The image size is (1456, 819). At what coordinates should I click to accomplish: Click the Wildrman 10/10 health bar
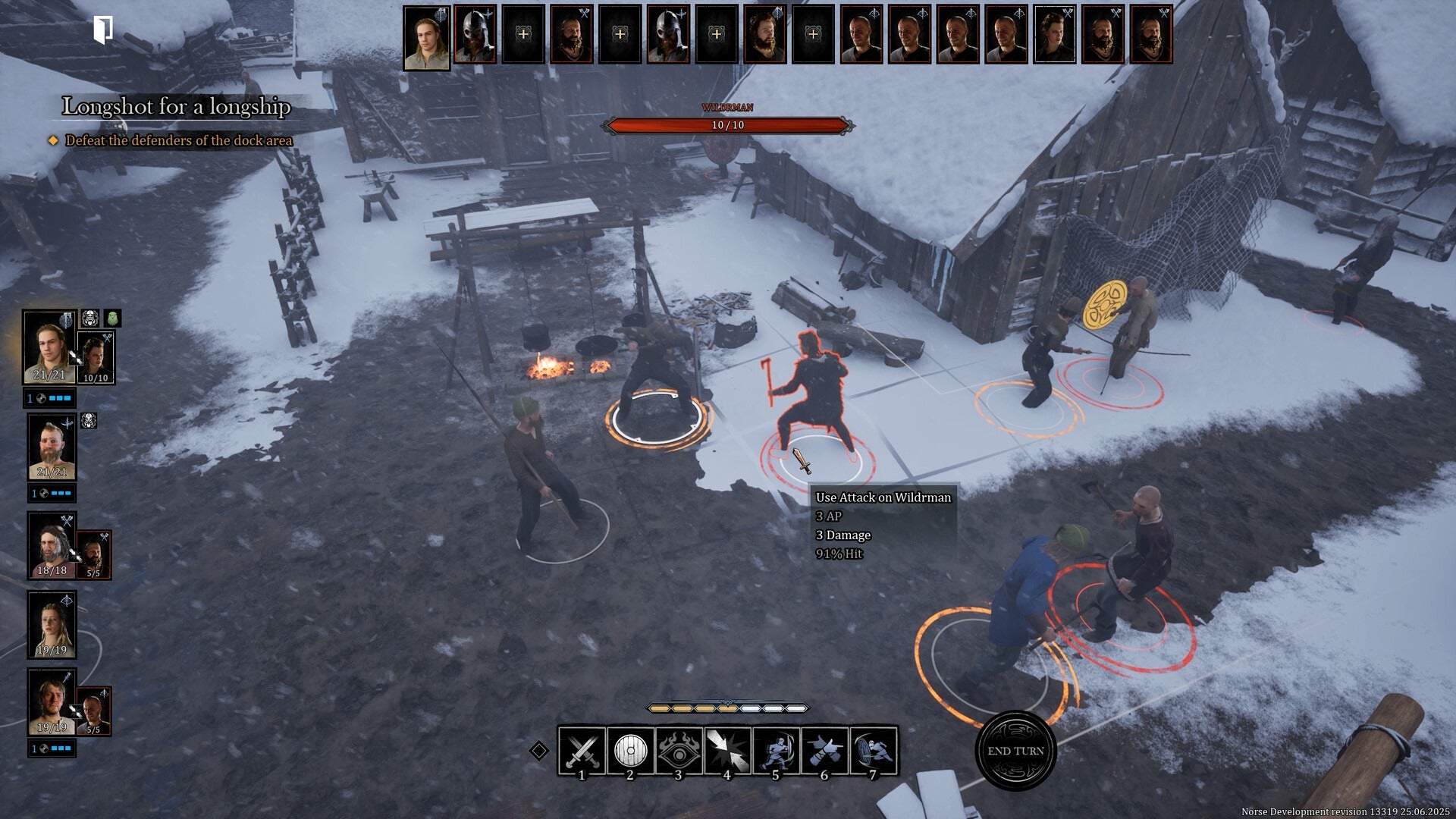click(726, 124)
